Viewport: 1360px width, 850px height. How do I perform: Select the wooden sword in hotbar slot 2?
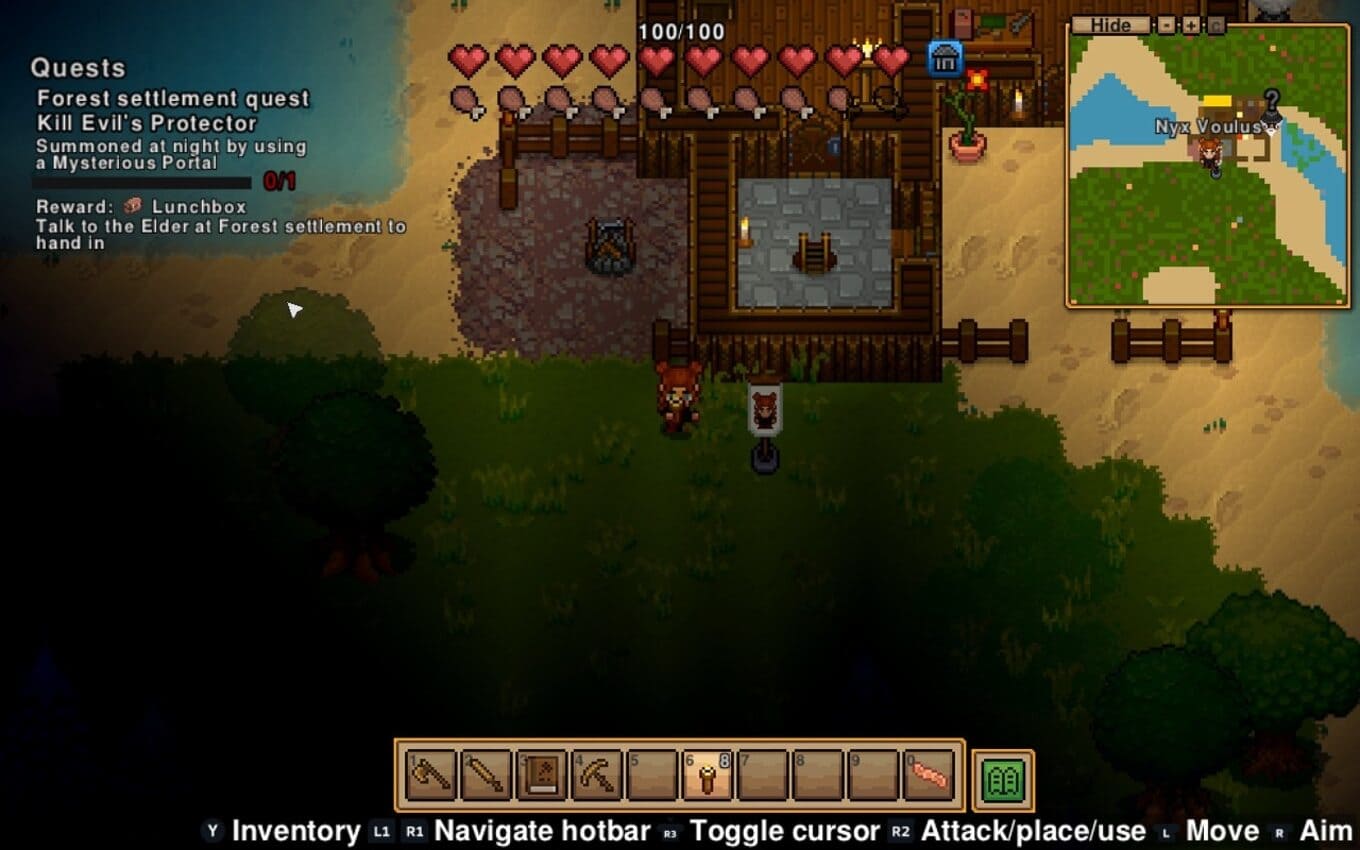pyautogui.click(x=487, y=775)
